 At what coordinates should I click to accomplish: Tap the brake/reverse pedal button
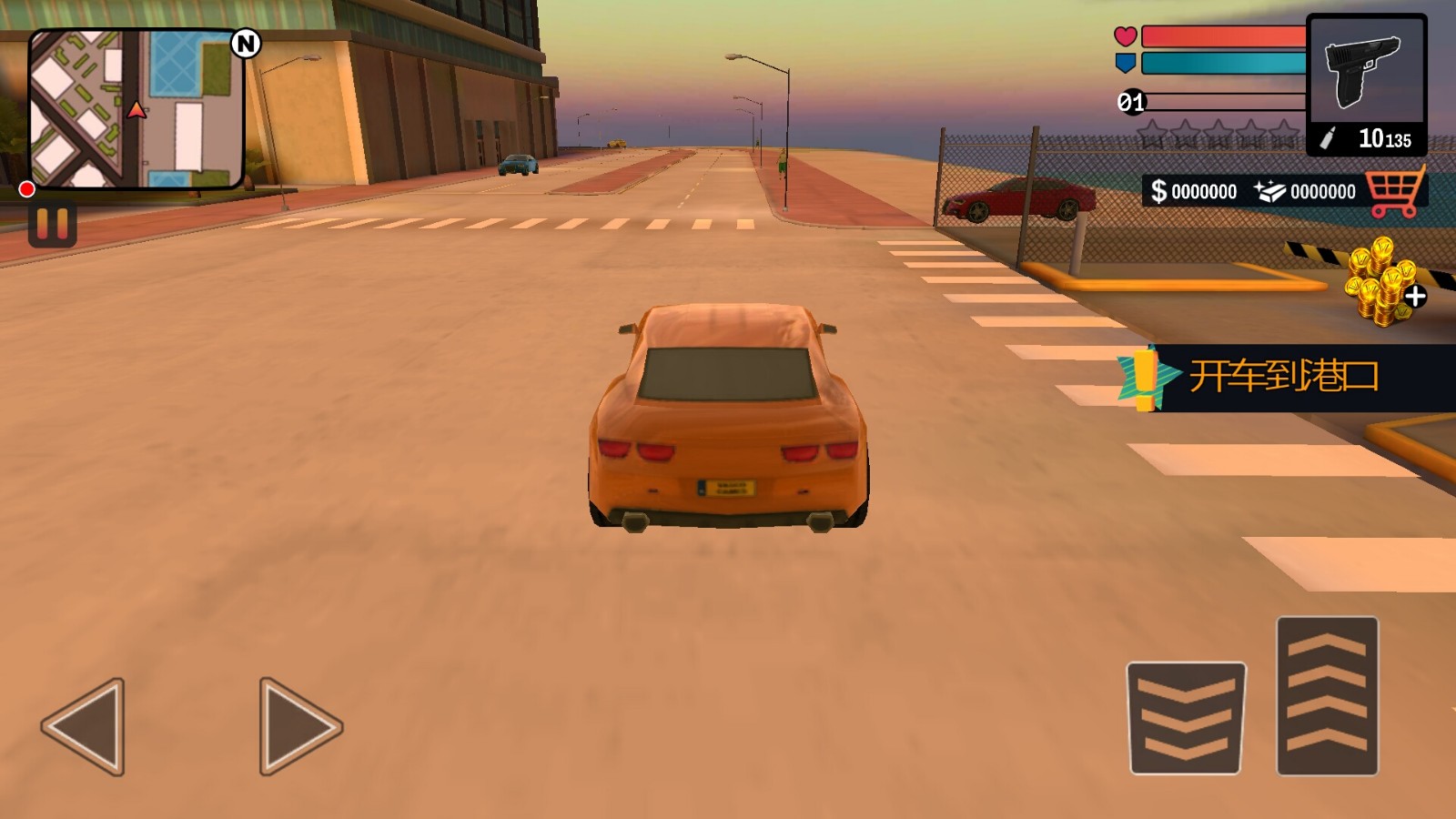pos(1186,718)
